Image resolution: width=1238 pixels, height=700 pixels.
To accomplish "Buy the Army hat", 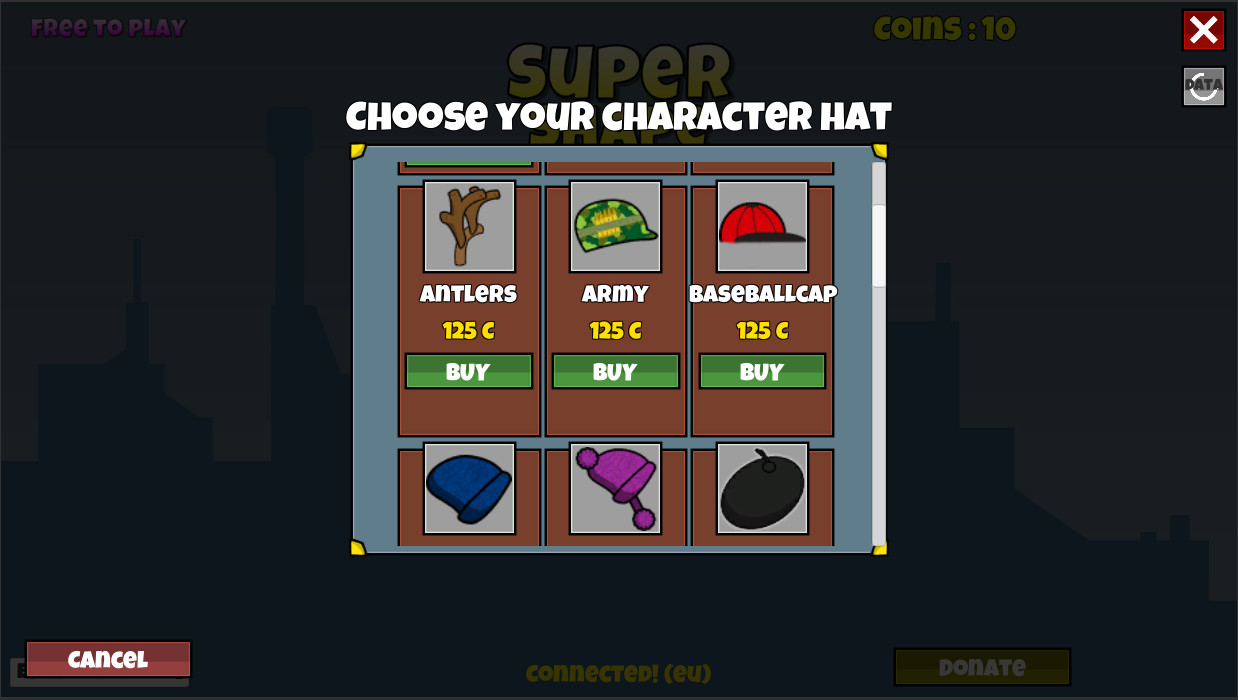I will coord(615,371).
